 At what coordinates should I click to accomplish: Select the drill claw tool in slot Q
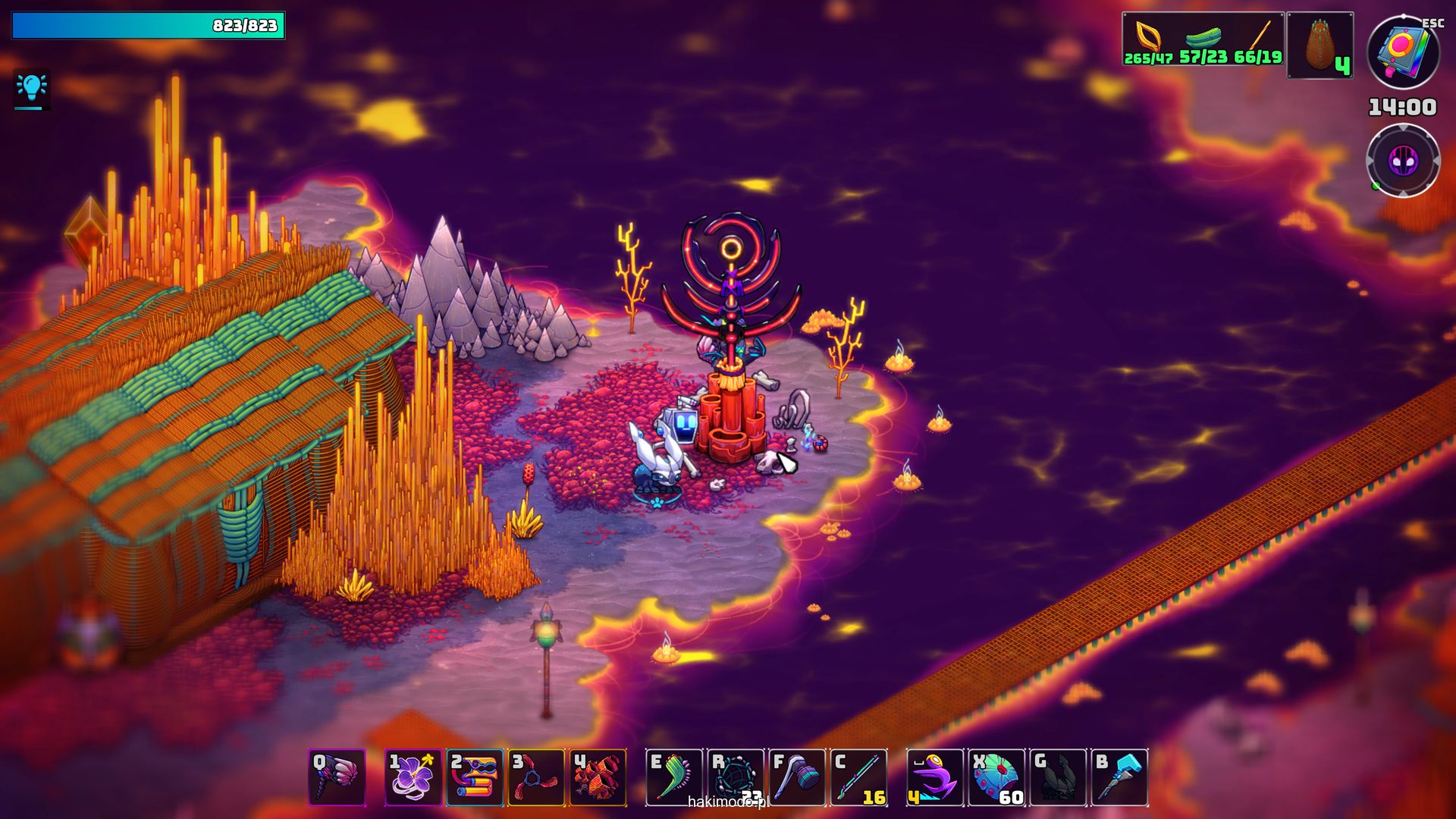click(x=337, y=777)
